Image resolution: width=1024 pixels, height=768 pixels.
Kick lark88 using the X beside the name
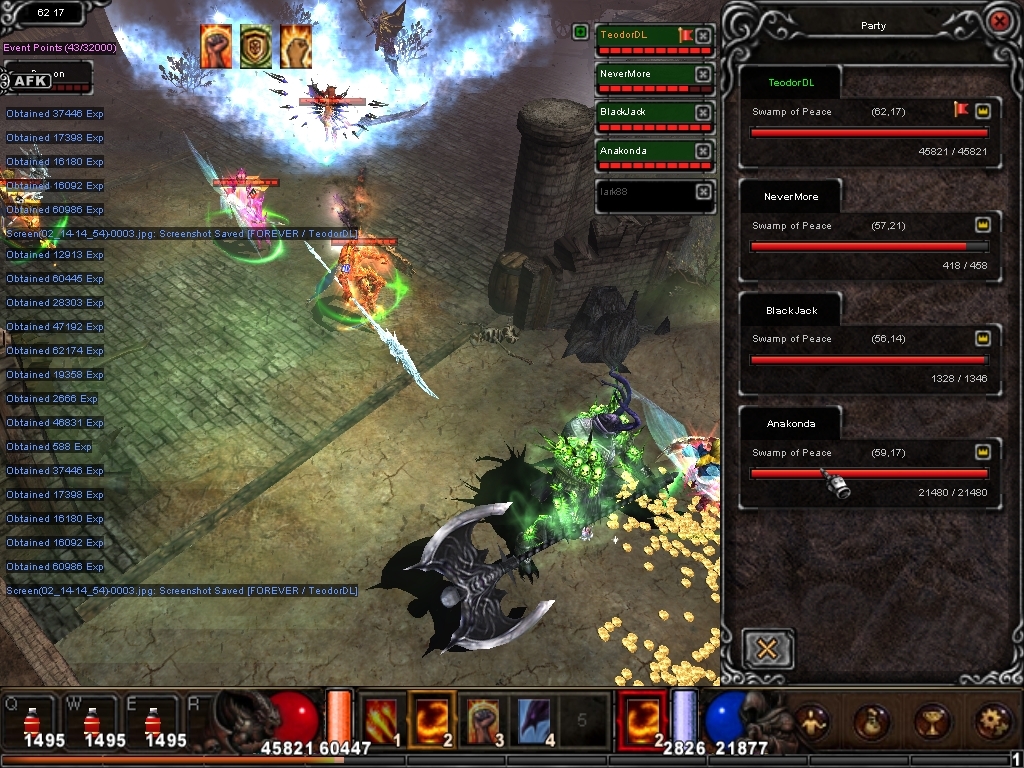point(703,191)
